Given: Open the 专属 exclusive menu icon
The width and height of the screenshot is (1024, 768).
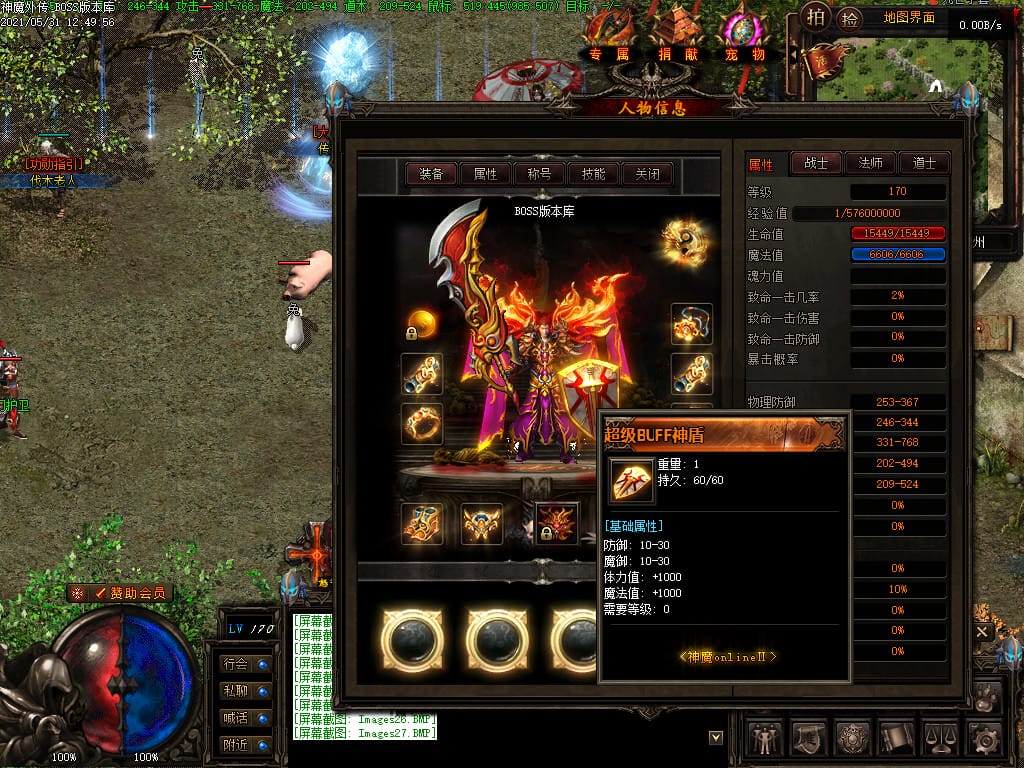Looking at the screenshot, I should (610, 37).
